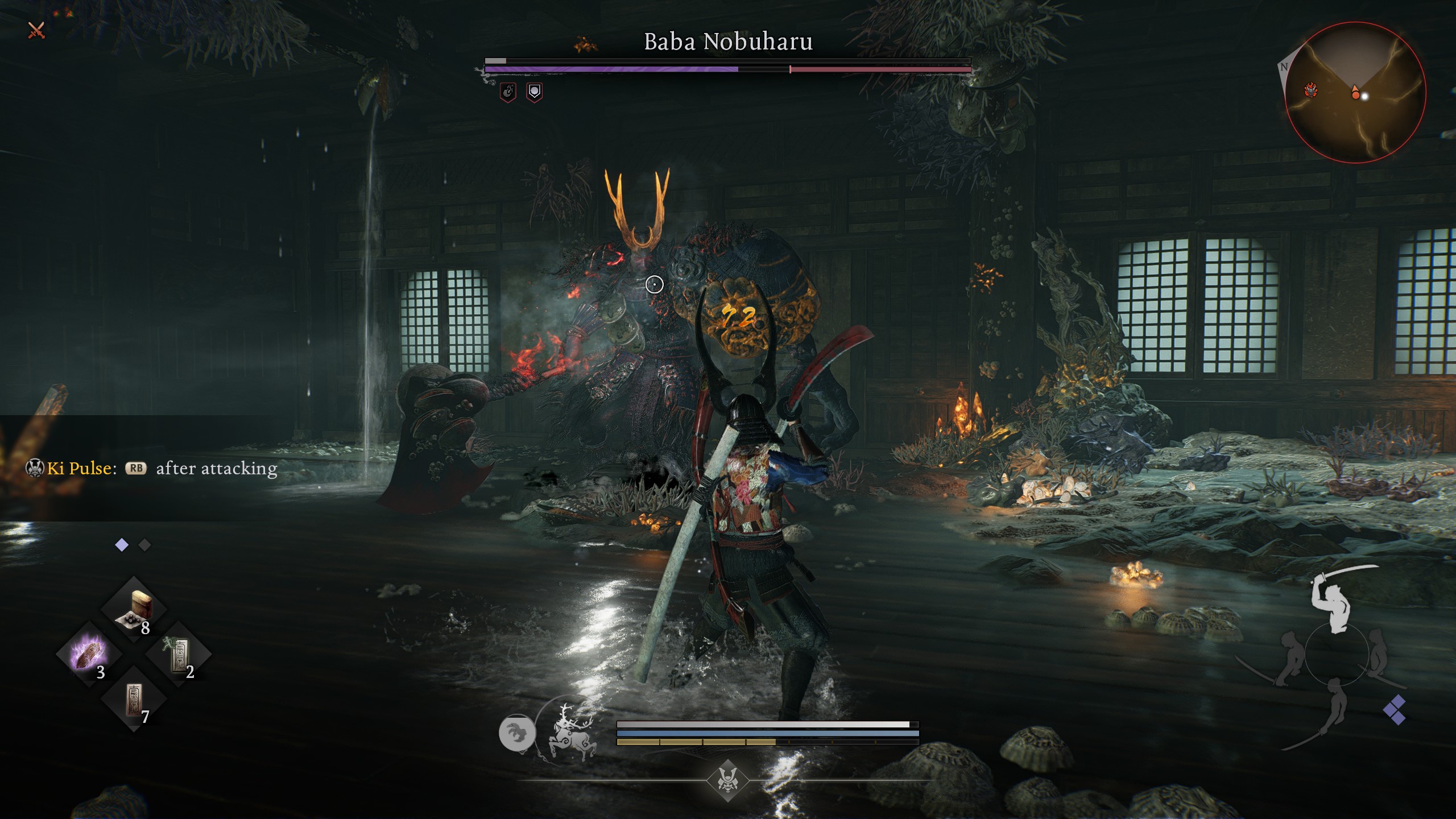Viewport: 1456px width, 819px height.
Task: Click the demon mask emblem on the gauge
Action: [x=727, y=780]
